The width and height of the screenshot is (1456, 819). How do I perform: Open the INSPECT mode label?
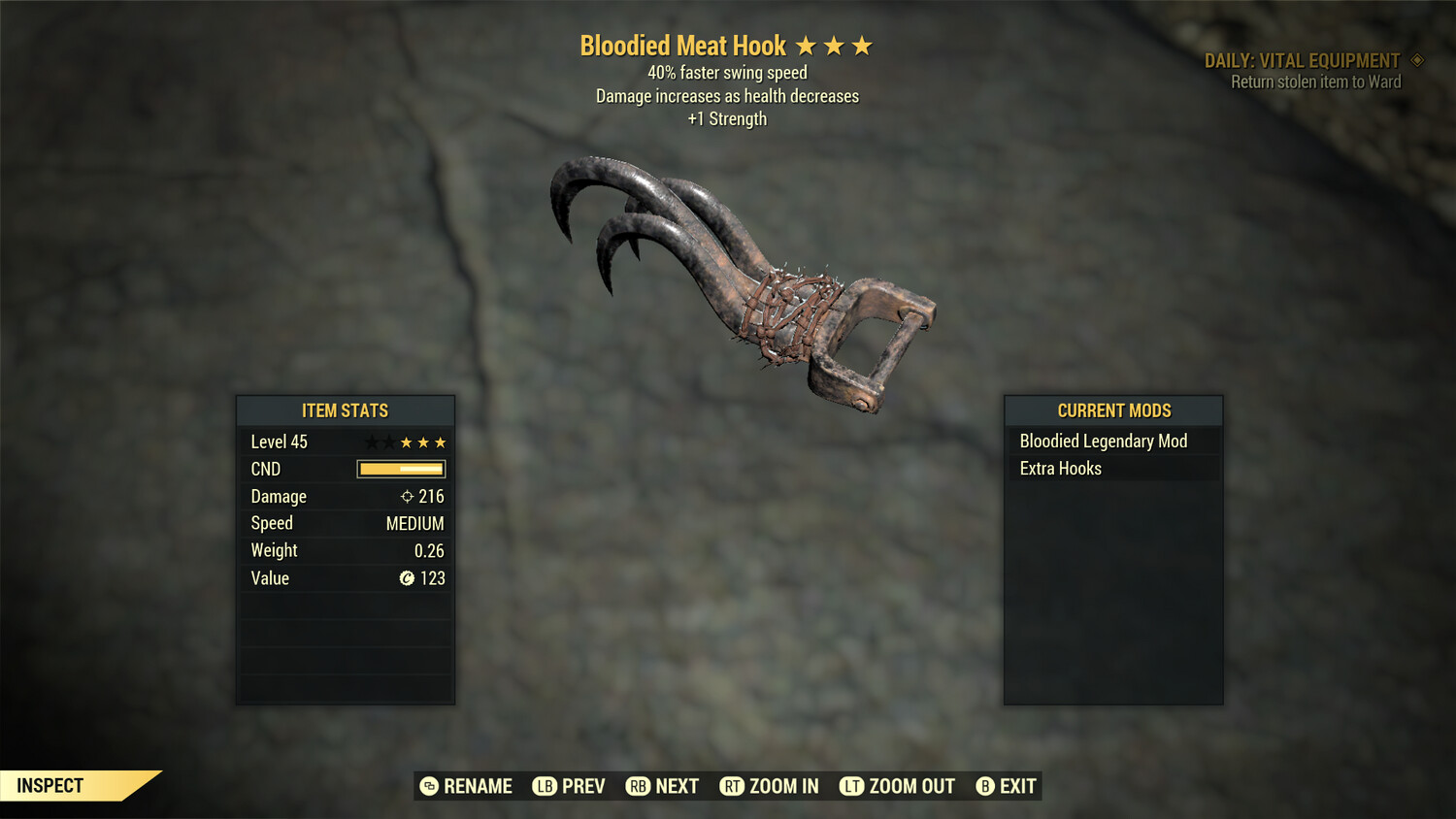(49, 785)
